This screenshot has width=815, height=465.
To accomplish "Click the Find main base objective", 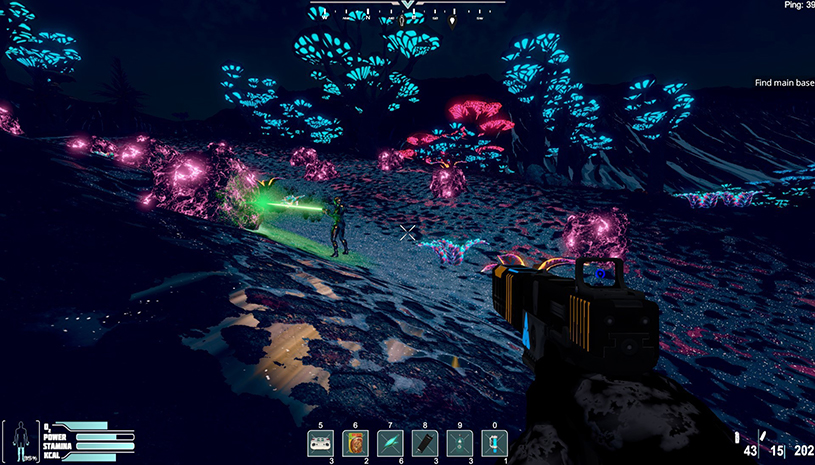I will click(x=784, y=83).
